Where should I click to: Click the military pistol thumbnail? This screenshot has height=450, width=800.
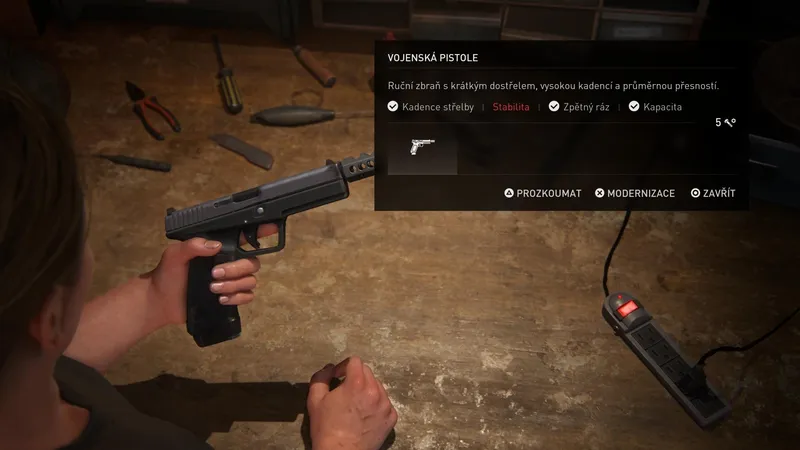coord(422,150)
